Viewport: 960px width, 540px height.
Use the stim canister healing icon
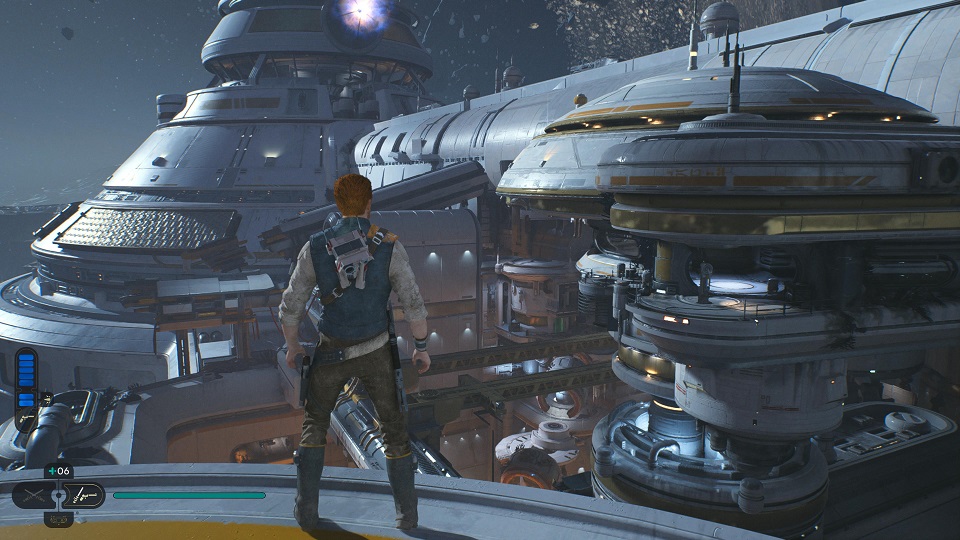click(x=58, y=472)
